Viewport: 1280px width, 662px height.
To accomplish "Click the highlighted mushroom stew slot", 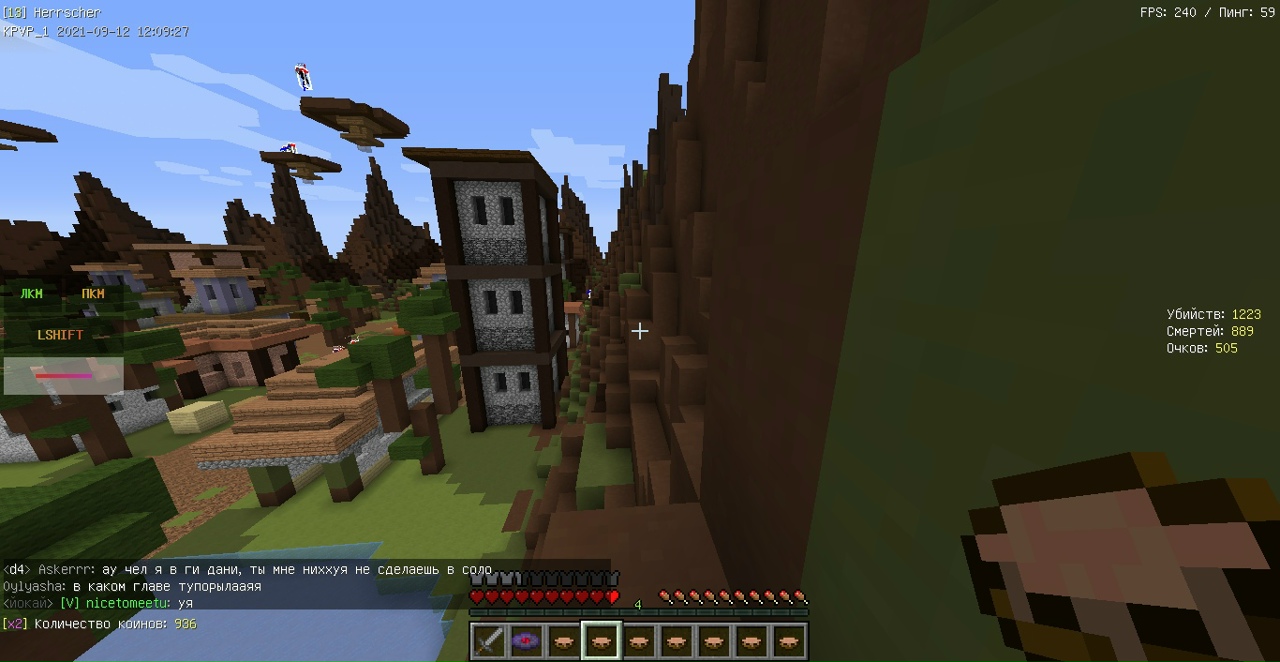I will click(601, 641).
